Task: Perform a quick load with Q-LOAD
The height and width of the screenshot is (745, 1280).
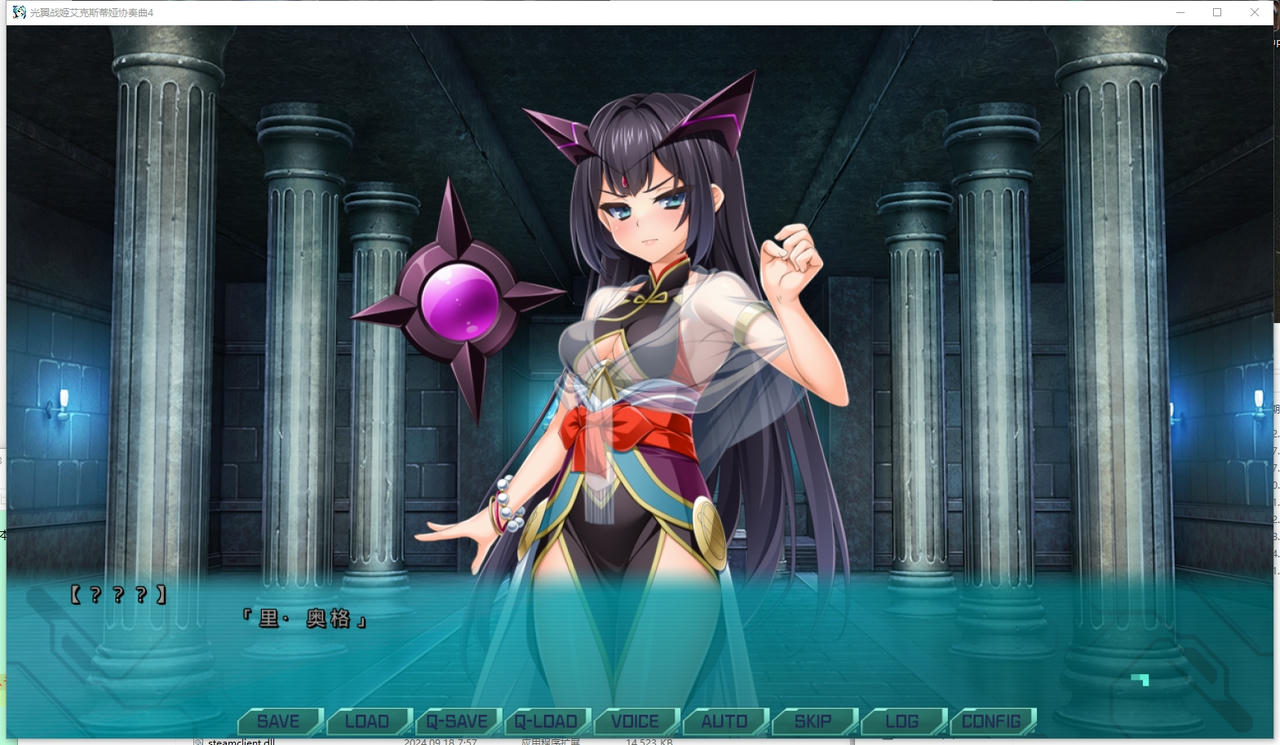Action: pyautogui.click(x=547, y=720)
